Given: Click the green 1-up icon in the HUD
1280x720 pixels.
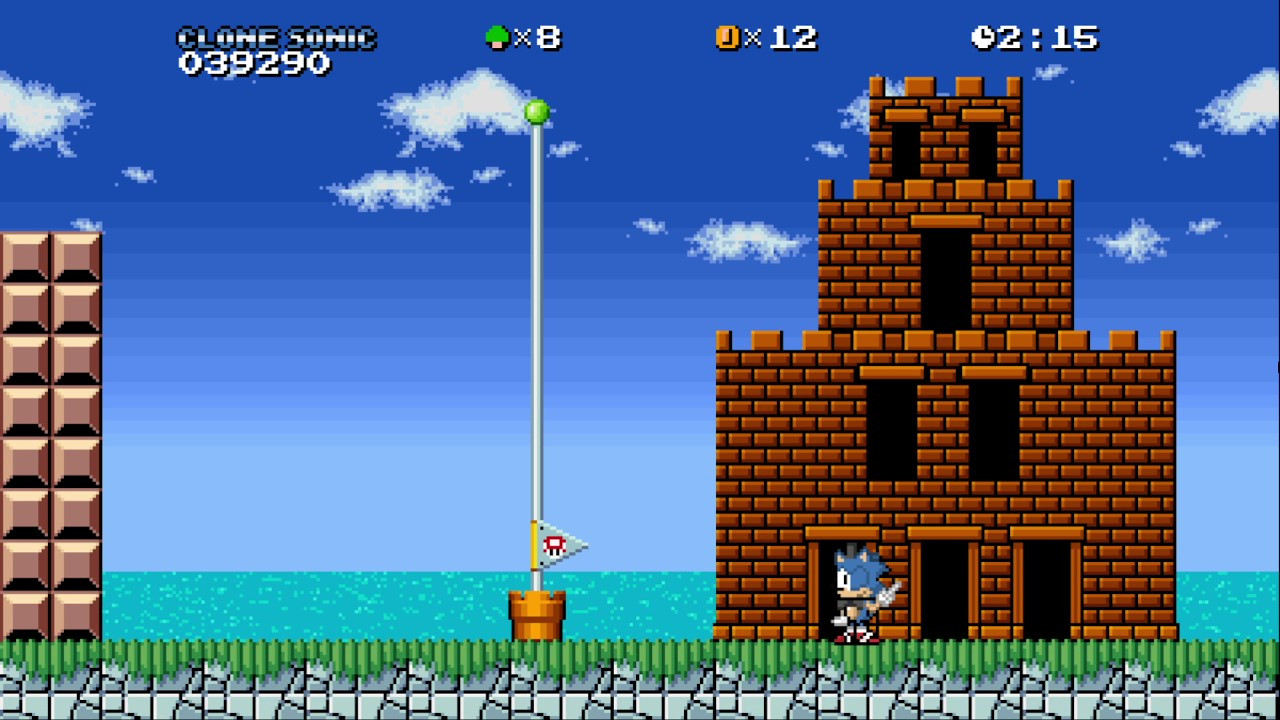Looking at the screenshot, I should point(497,38).
